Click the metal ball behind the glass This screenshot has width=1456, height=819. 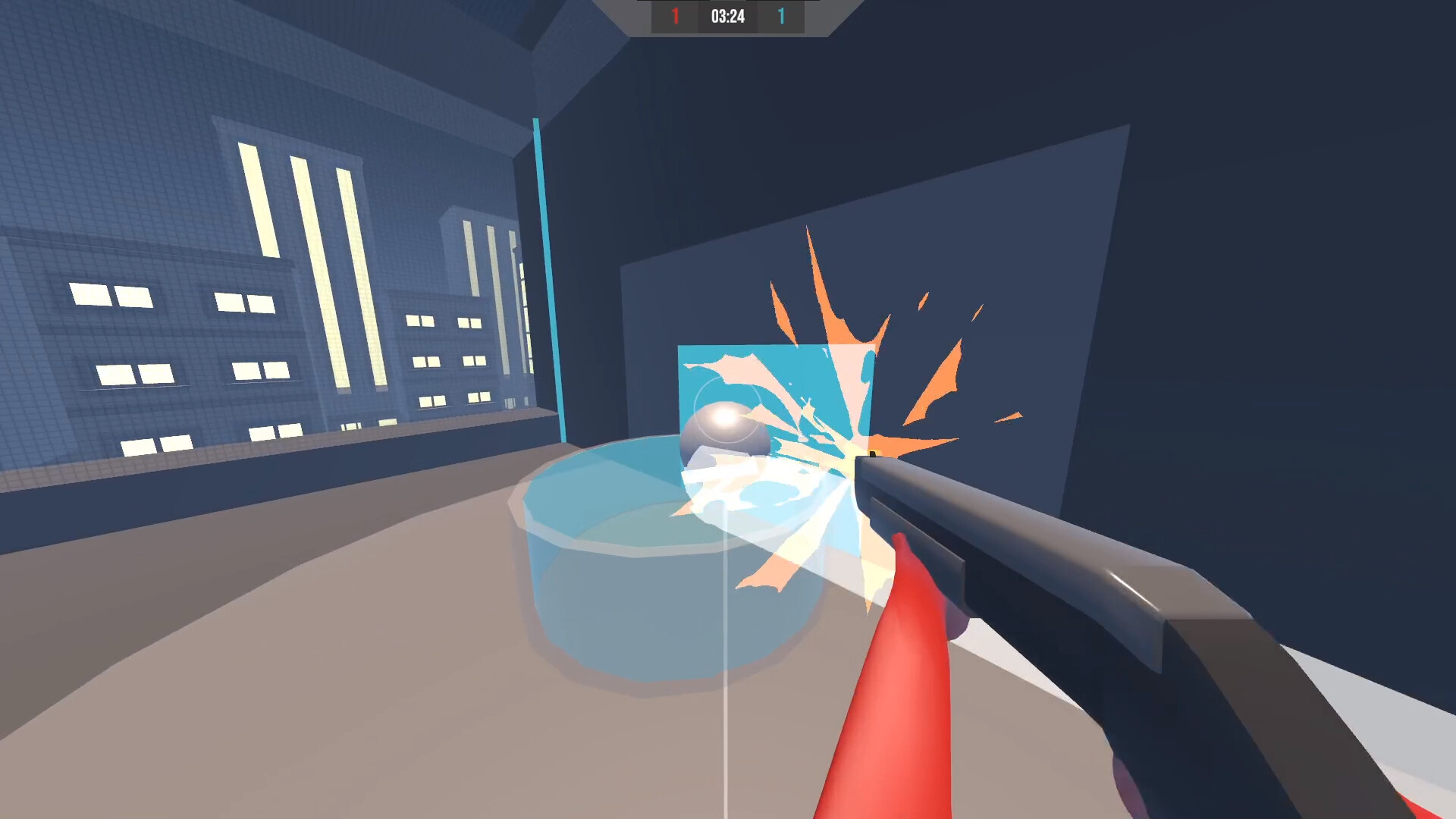723,430
